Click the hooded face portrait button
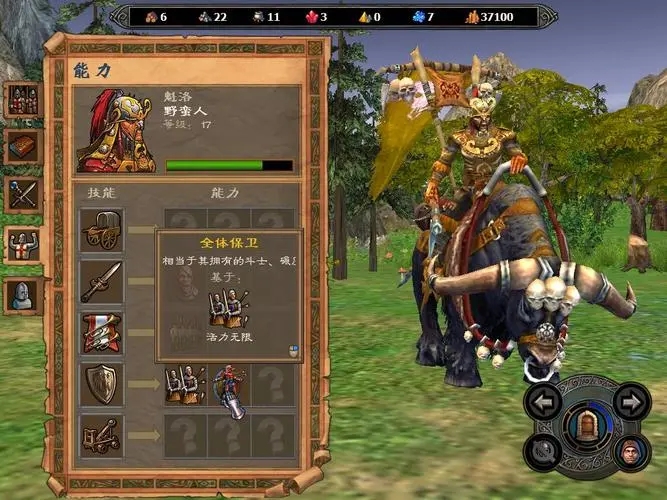The height and width of the screenshot is (500, 667). [x=630, y=452]
